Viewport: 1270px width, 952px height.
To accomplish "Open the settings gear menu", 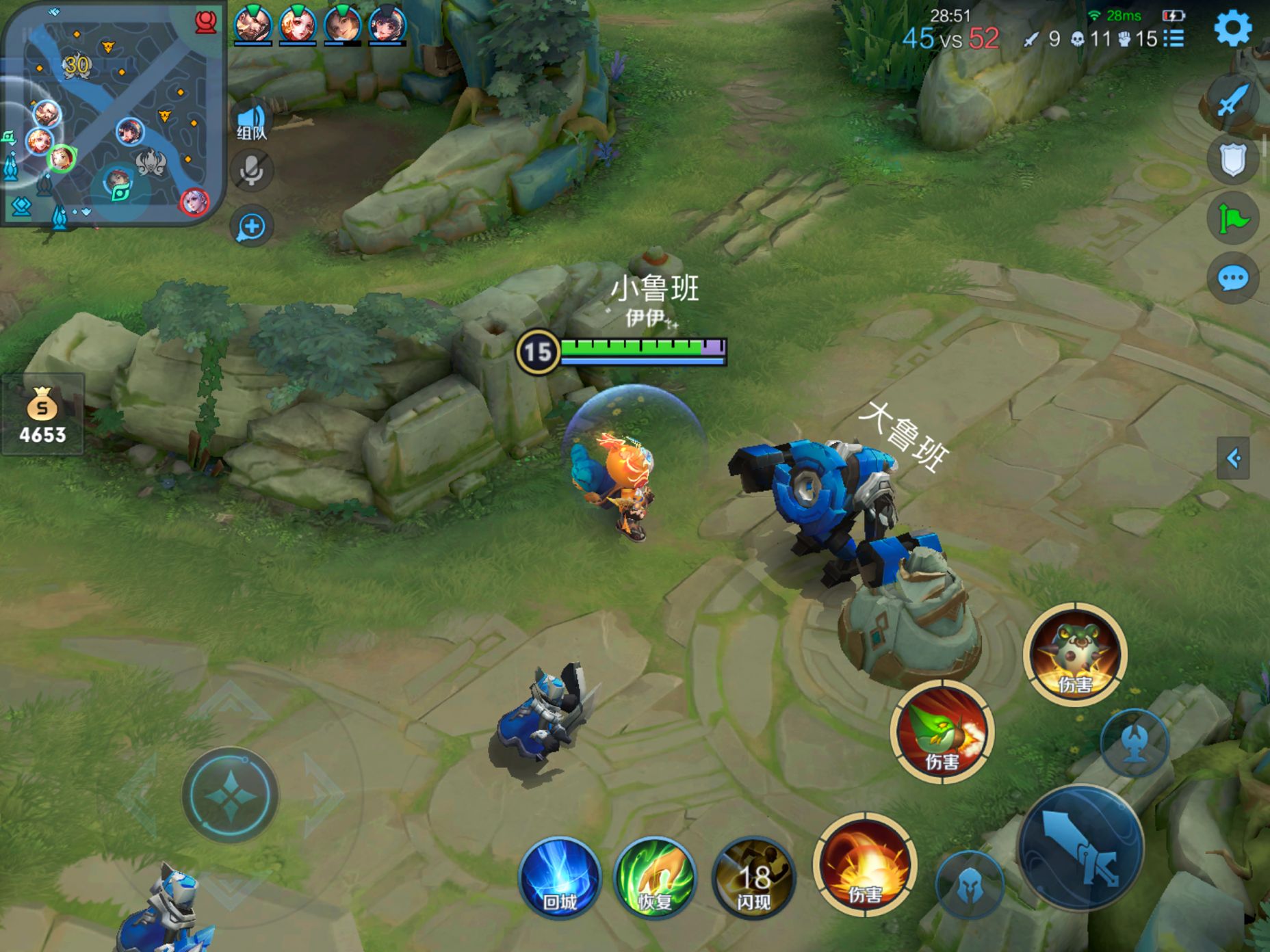I will (1232, 29).
